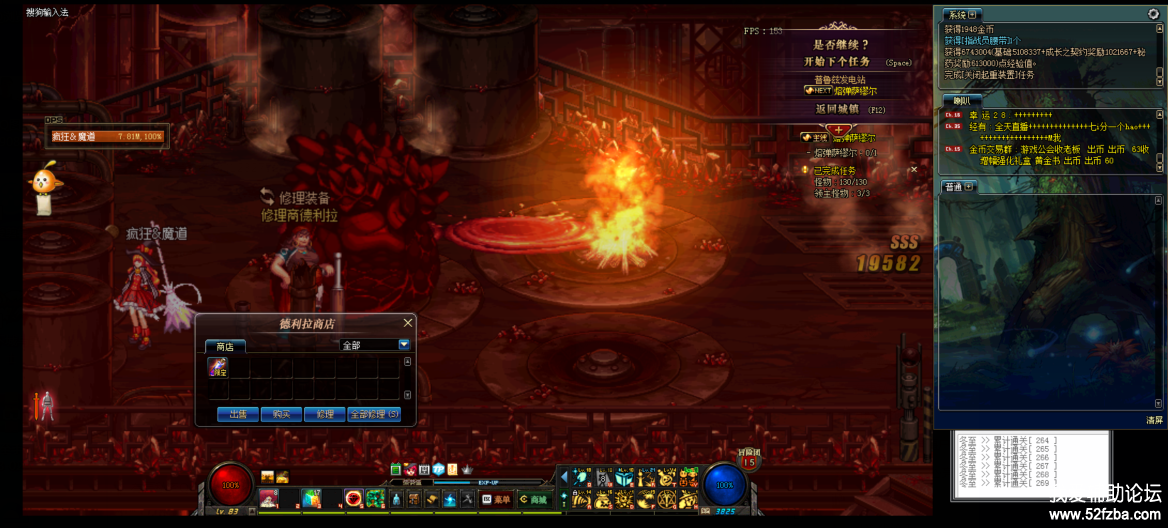Open the 商城 mall button
This screenshot has height=528, width=1168.
535,499
